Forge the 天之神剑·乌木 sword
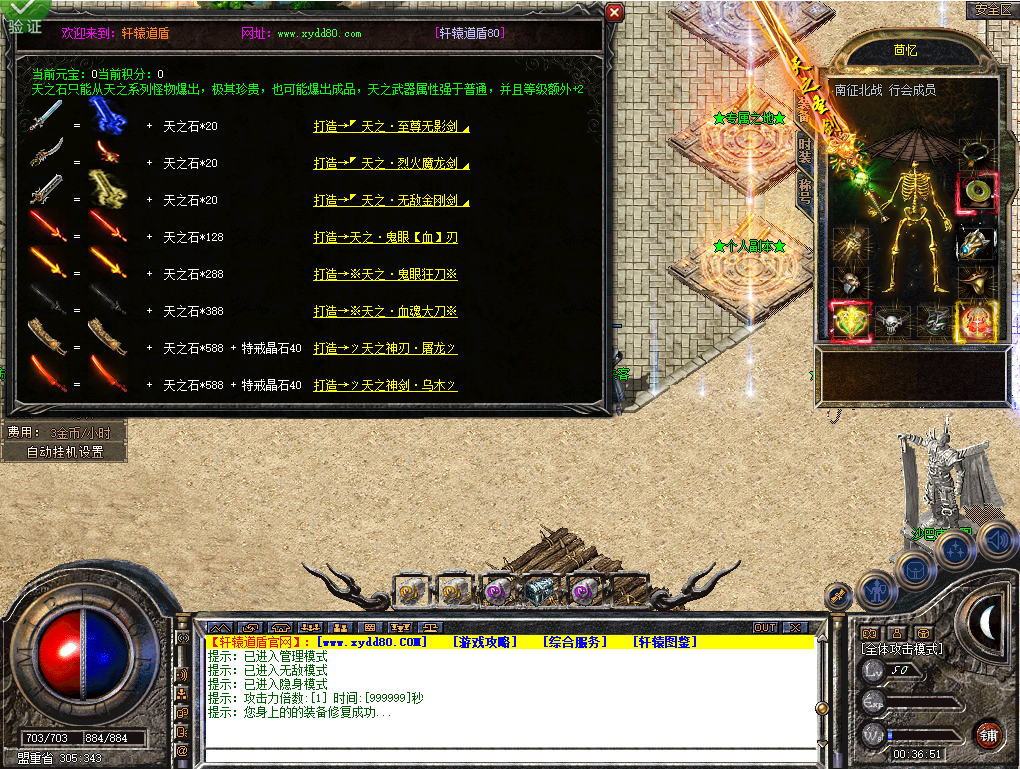 pos(385,385)
